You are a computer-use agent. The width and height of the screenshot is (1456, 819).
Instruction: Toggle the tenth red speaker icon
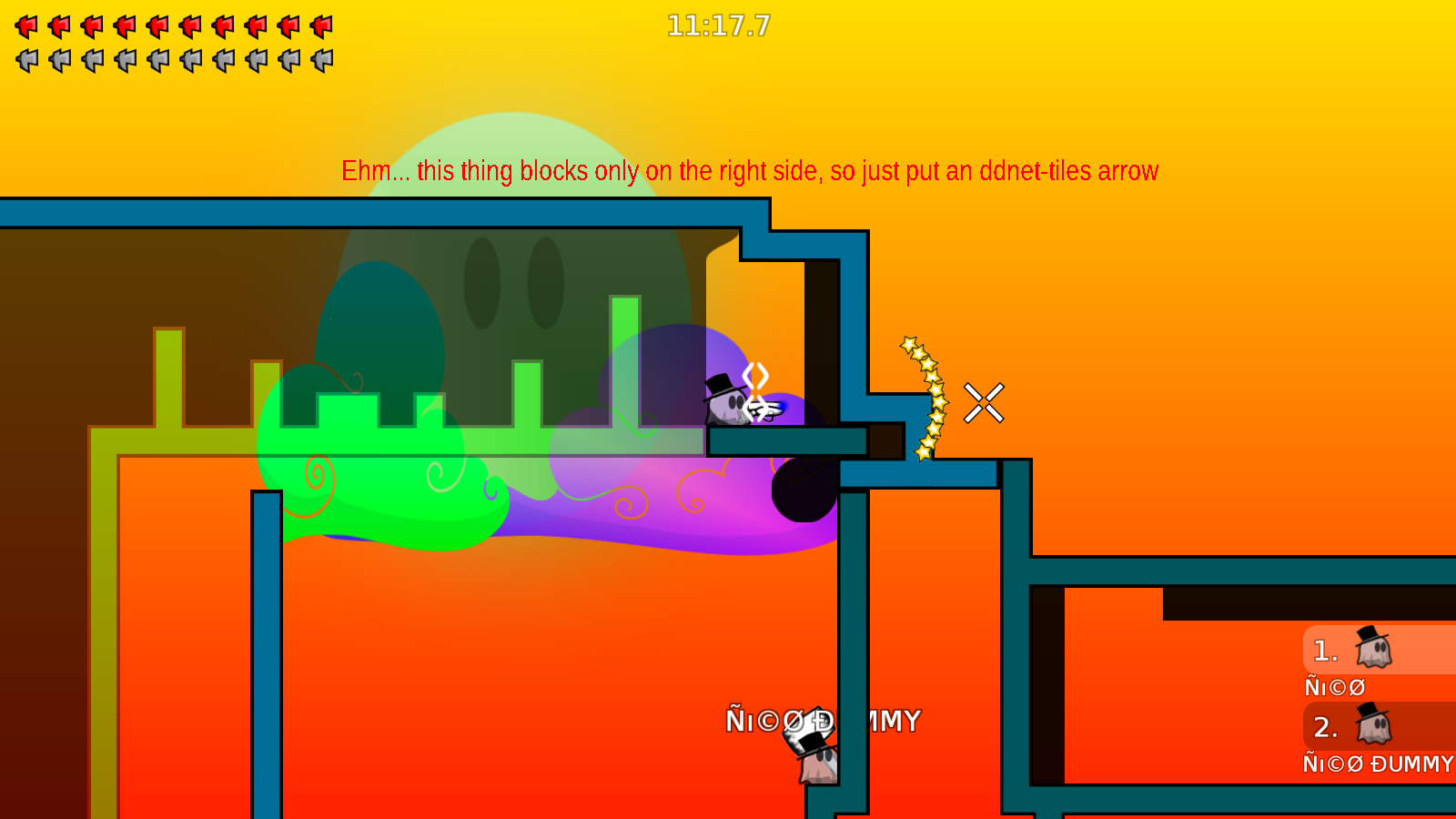pyautogui.click(x=319, y=26)
